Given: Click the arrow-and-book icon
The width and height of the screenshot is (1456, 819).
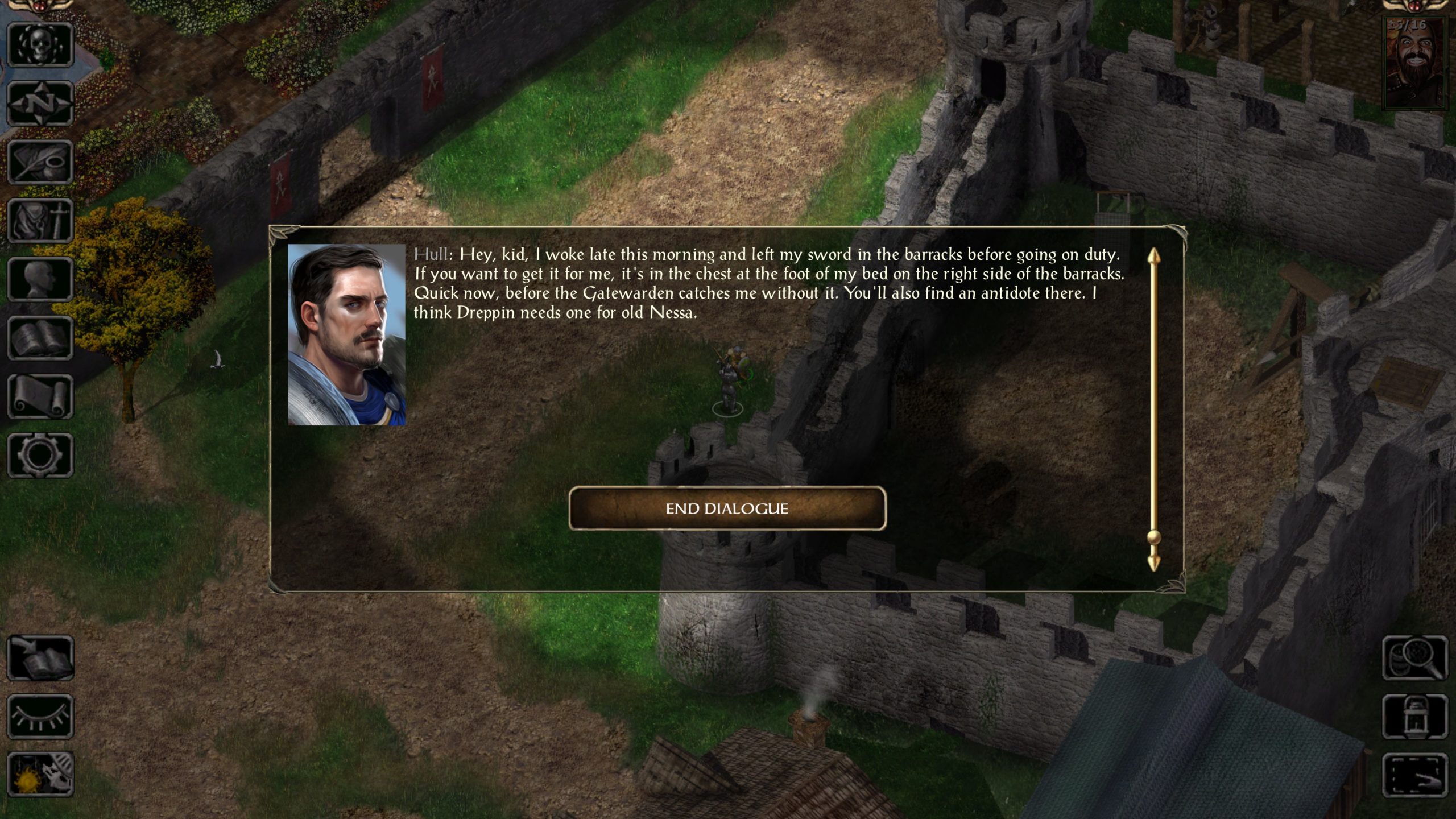Looking at the screenshot, I should [40, 658].
